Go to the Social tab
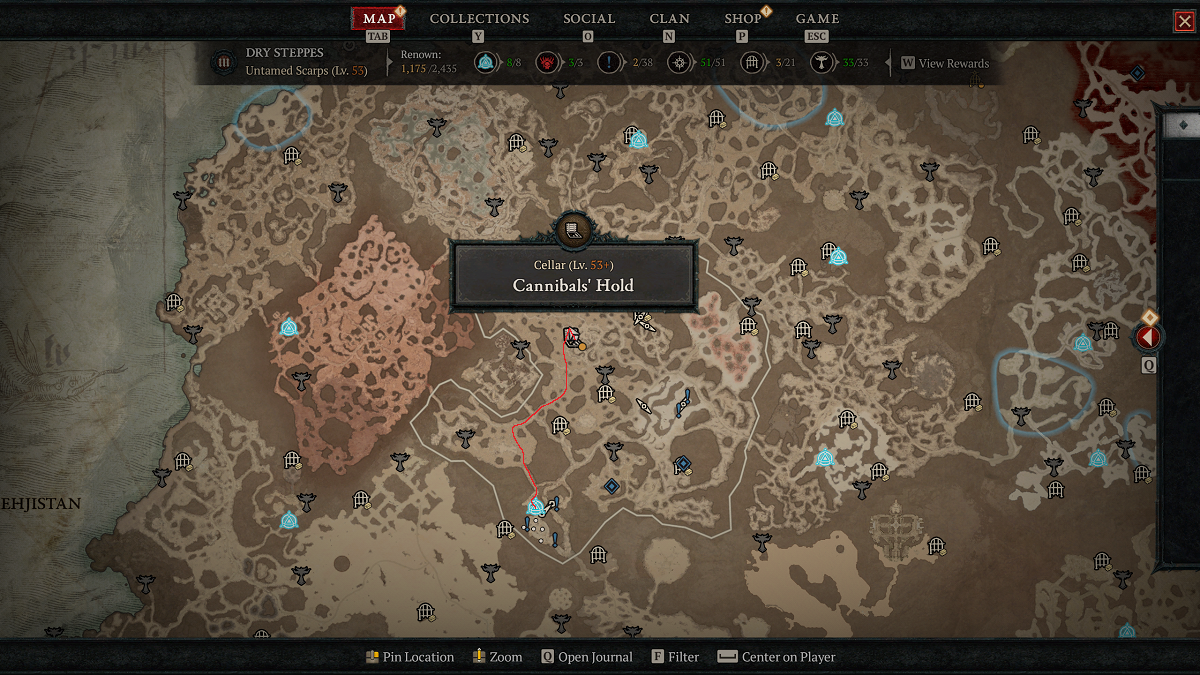Image resolution: width=1200 pixels, height=675 pixels. pyautogui.click(x=588, y=19)
